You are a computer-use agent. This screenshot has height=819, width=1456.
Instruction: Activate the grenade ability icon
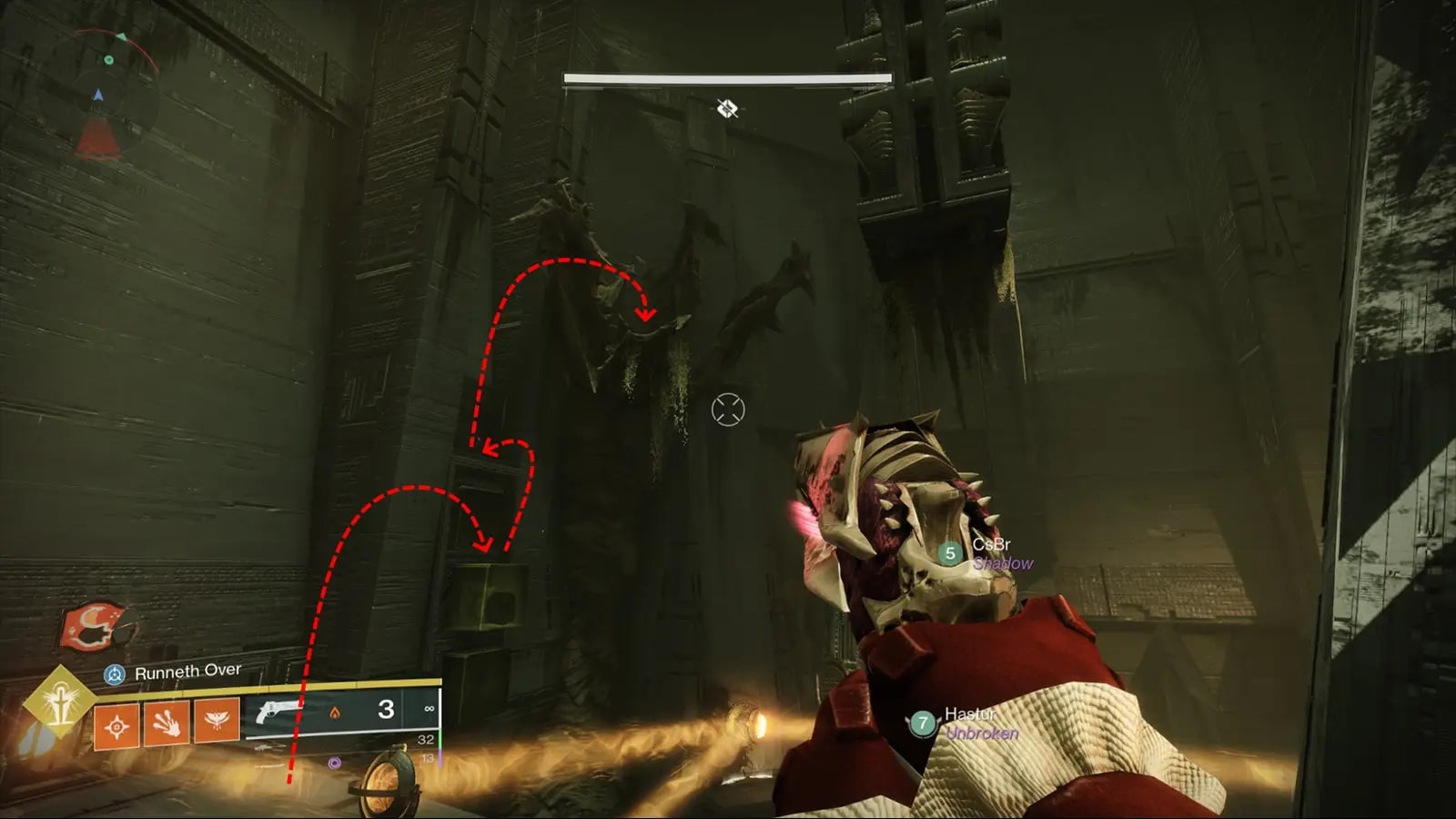[116, 724]
